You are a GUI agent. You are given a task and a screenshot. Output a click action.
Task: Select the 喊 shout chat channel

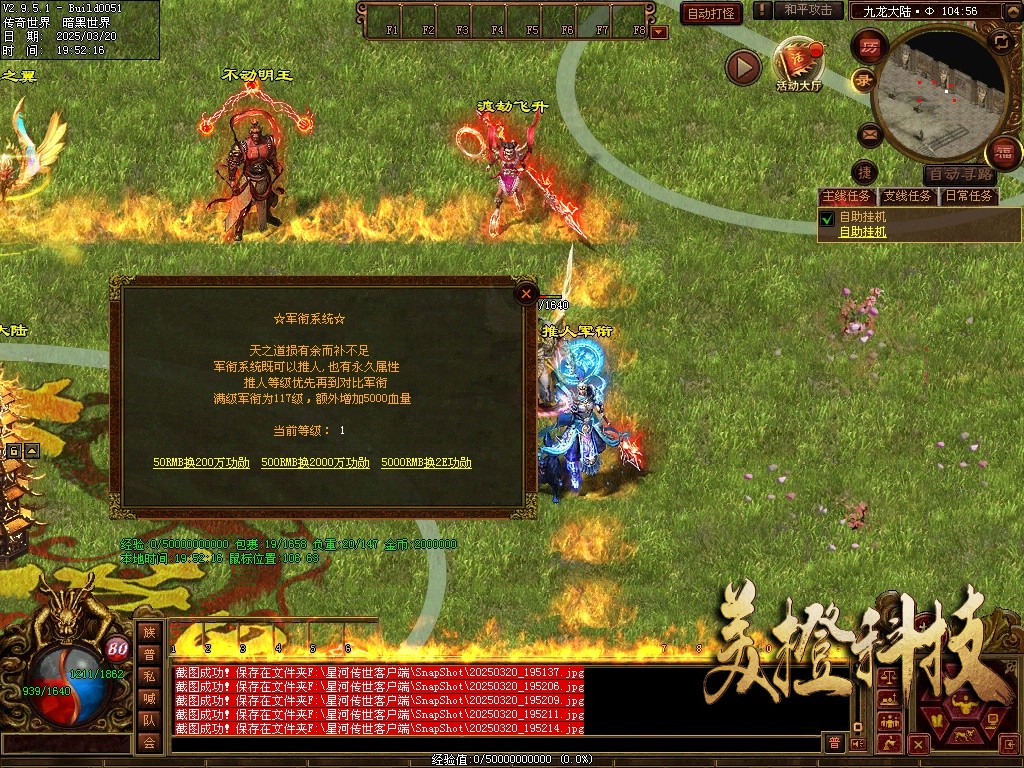point(149,698)
